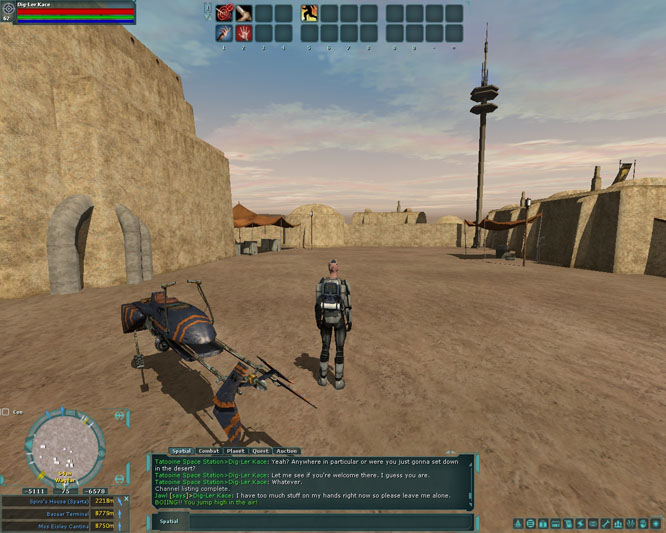Use the burning running figure ability
666x533 pixels.
click(x=309, y=13)
